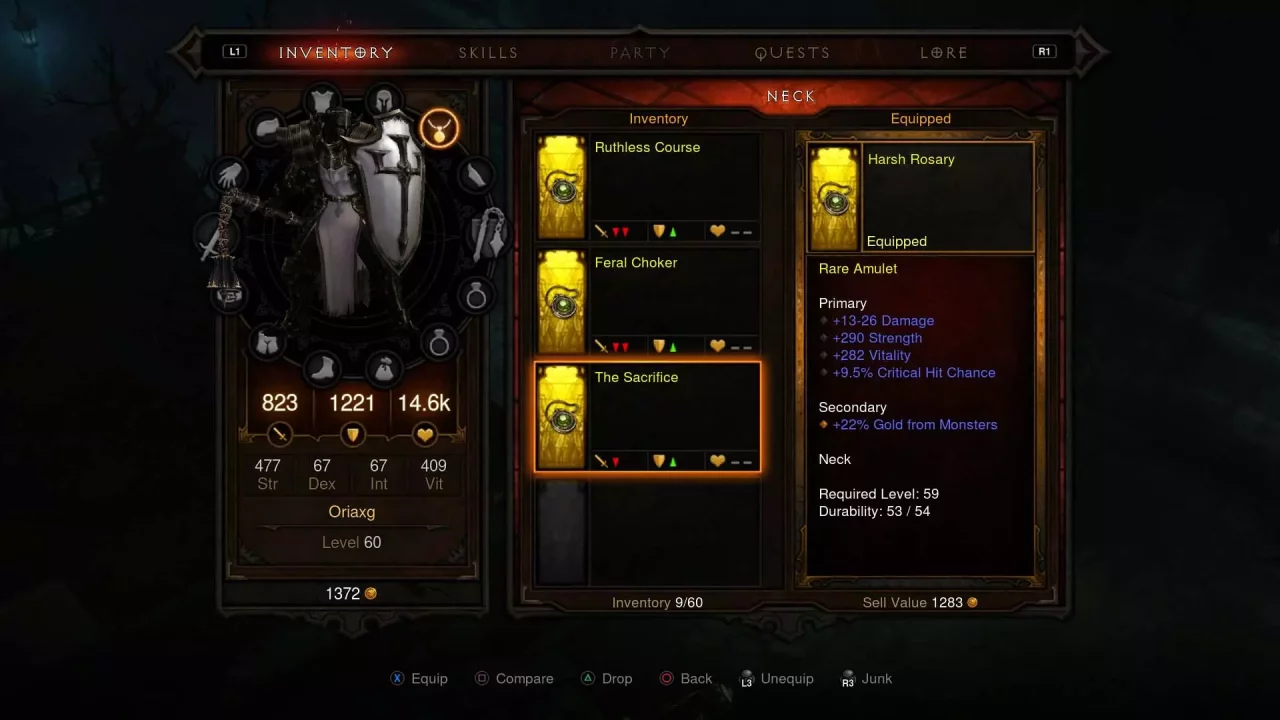The height and width of the screenshot is (720, 1280).
Task: Click the crossed-weapons damage stat icon
Action: pyautogui.click(x=280, y=434)
